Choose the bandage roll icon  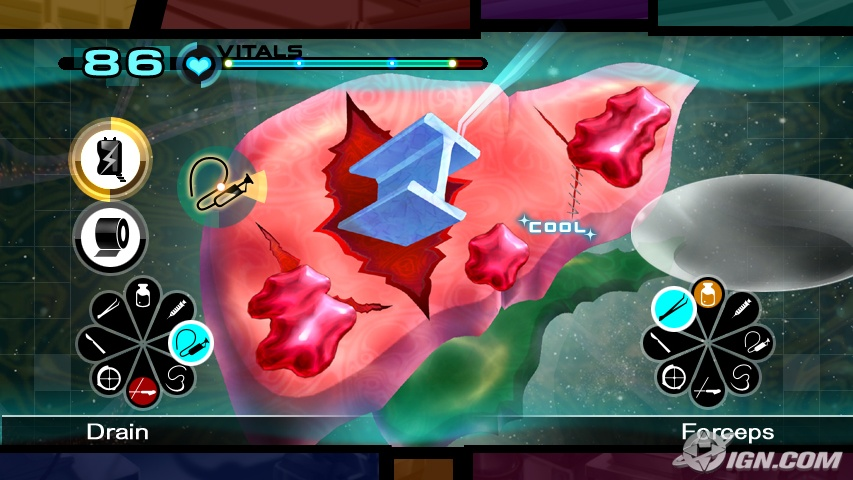[110, 237]
